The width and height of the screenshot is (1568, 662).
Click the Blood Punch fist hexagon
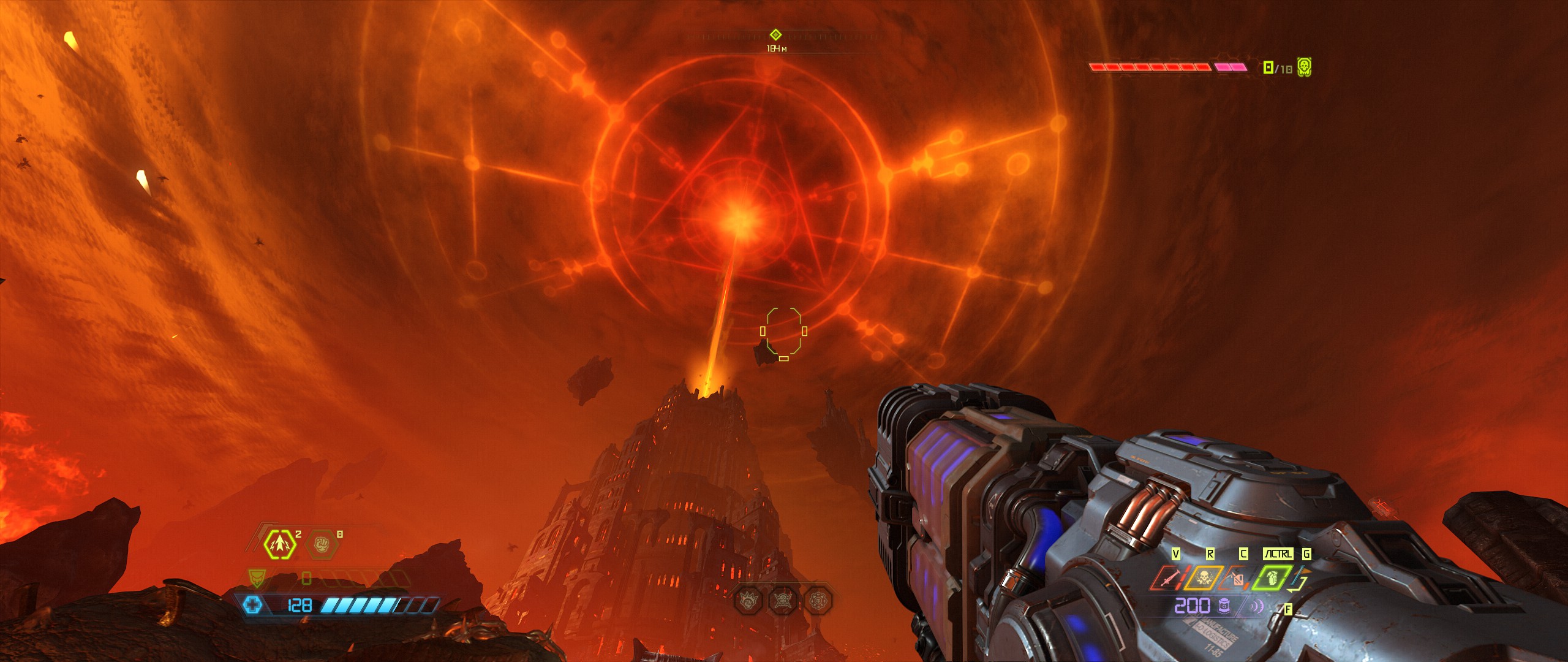[x=322, y=544]
